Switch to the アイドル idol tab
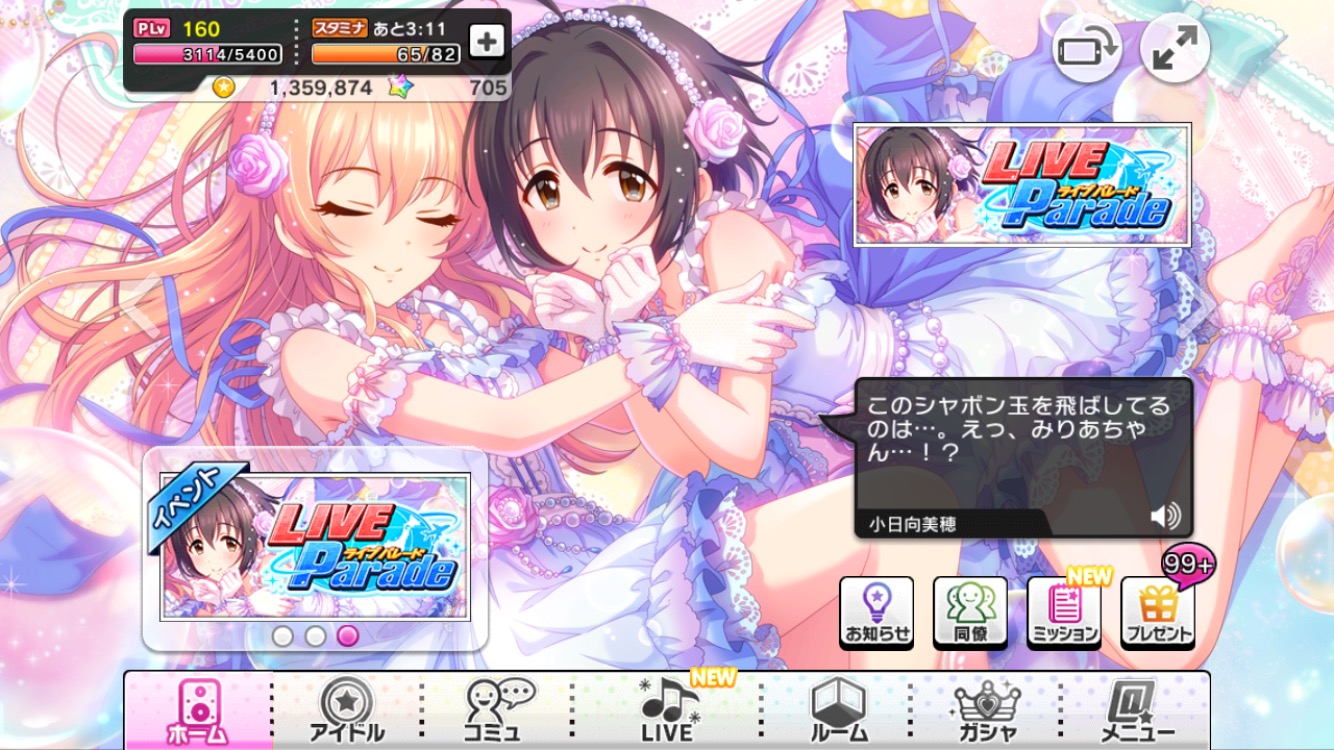Viewport: 1334px width, 750px height. pos(347,710)
